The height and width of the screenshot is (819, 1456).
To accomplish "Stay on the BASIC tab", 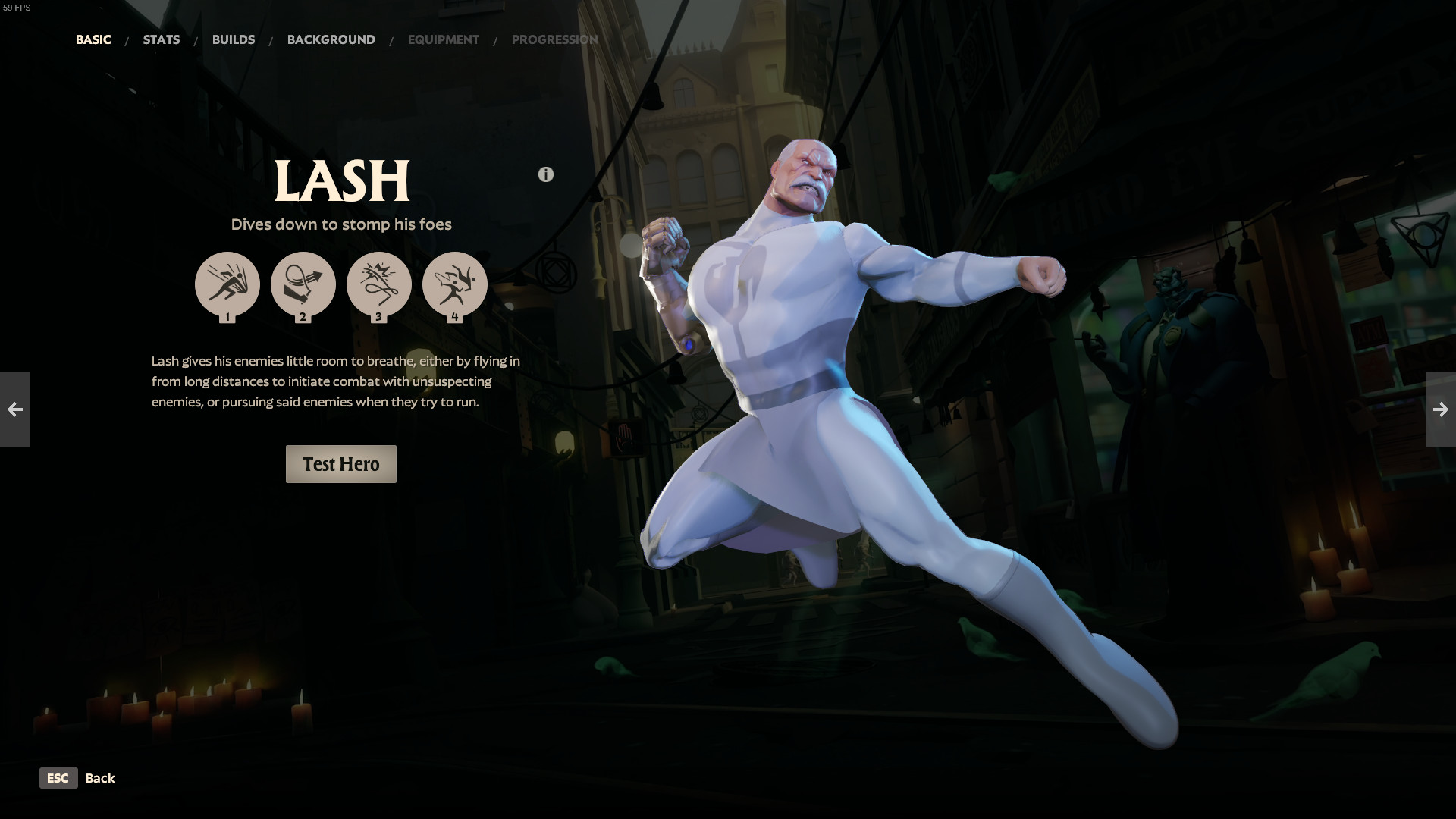I will point(93,39).
